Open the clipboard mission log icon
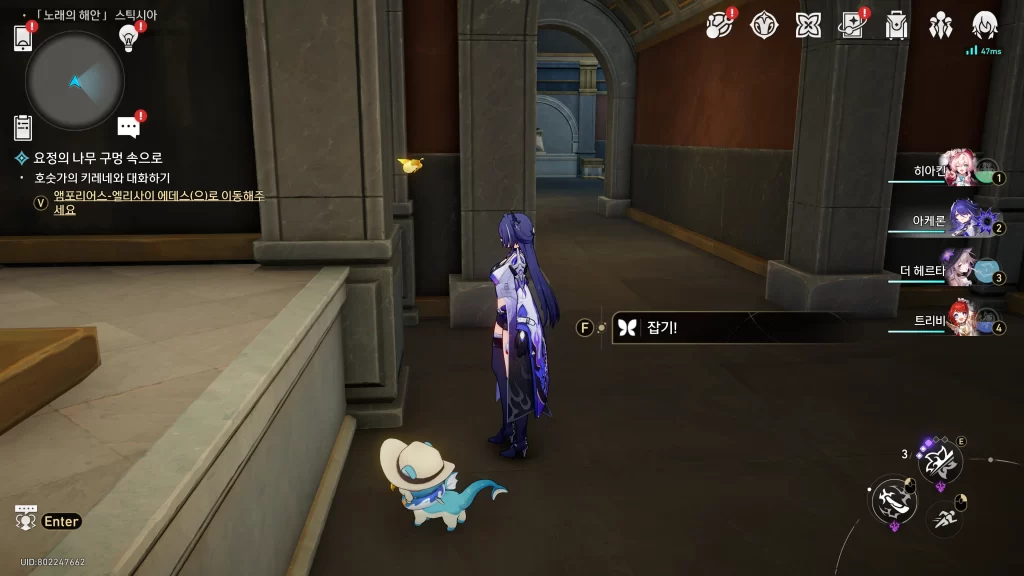Viewport: 1024px width, 576px height. (22, 127)
